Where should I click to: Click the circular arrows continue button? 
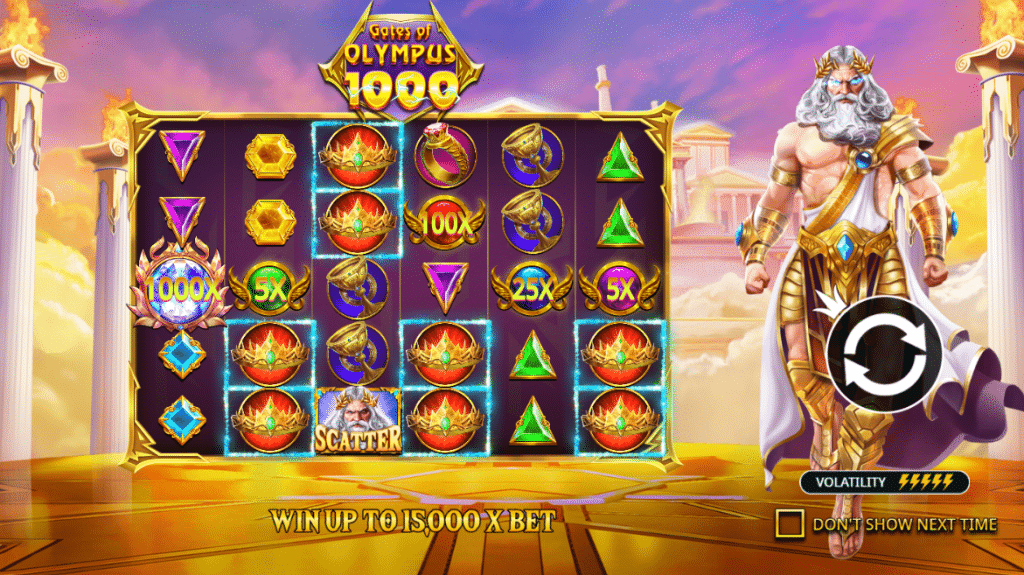point(882,355)
